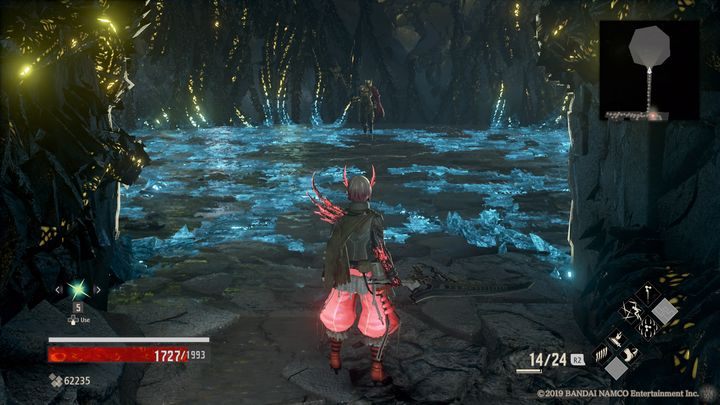
Task: Select the glowing green star item
Action: (77, 290)
